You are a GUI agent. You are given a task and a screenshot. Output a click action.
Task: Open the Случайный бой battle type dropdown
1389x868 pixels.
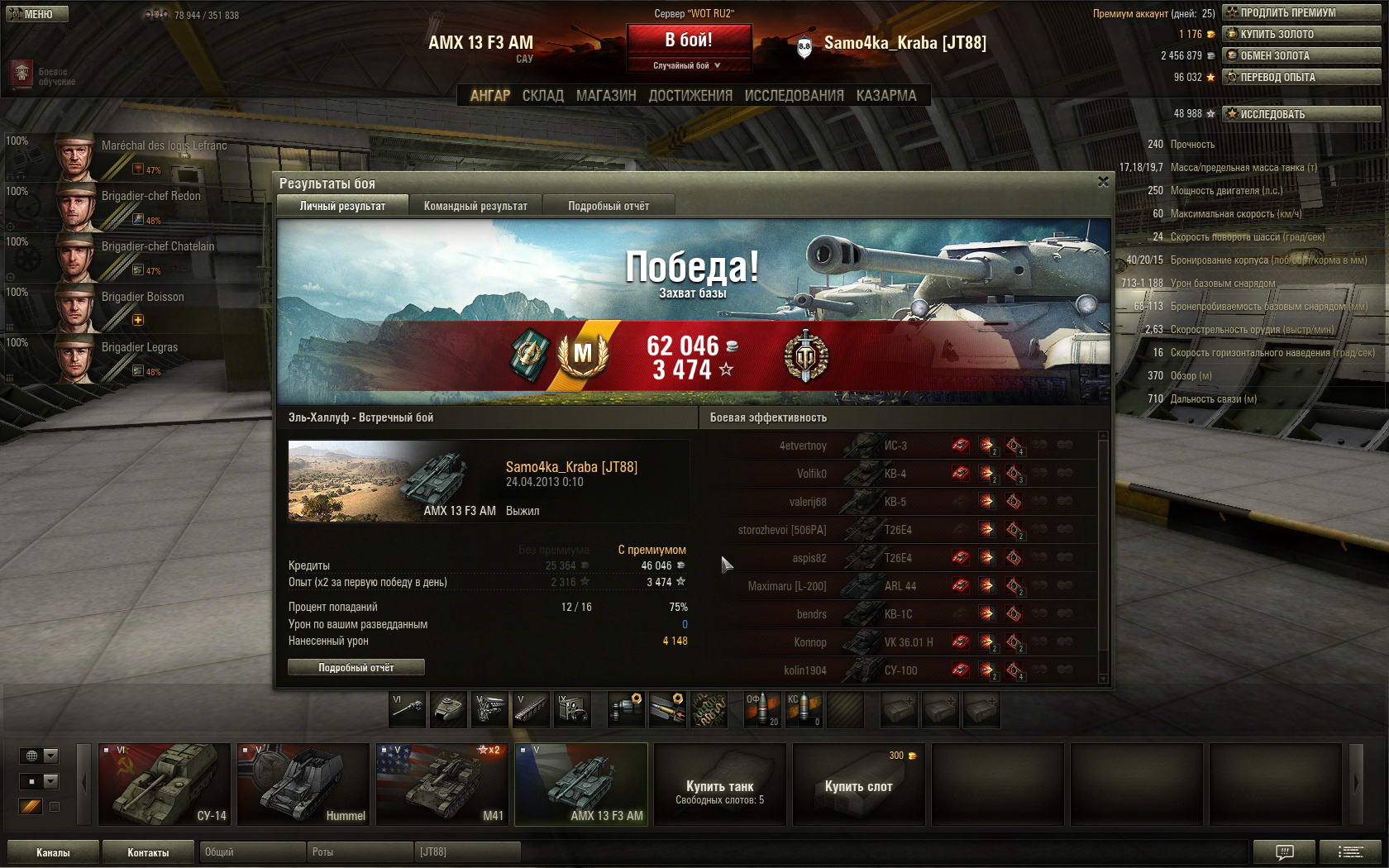click(688, 65)
